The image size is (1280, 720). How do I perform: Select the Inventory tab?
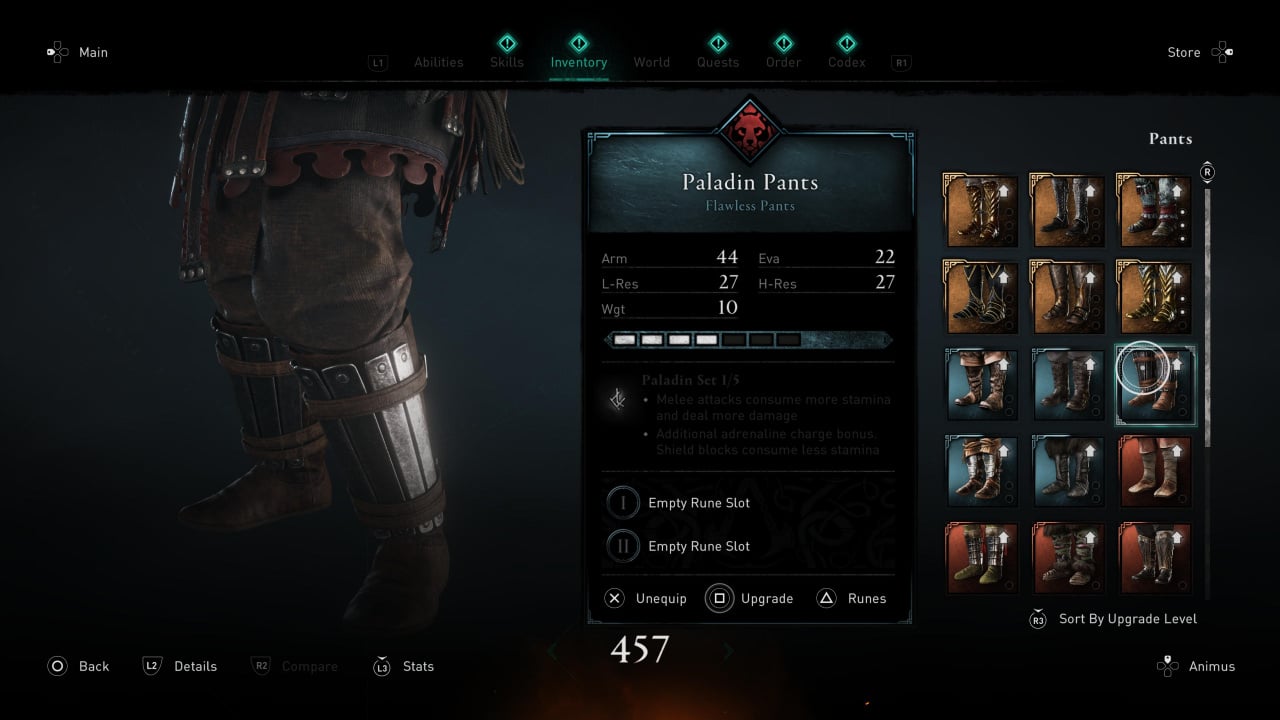click(x=578, y=61)
